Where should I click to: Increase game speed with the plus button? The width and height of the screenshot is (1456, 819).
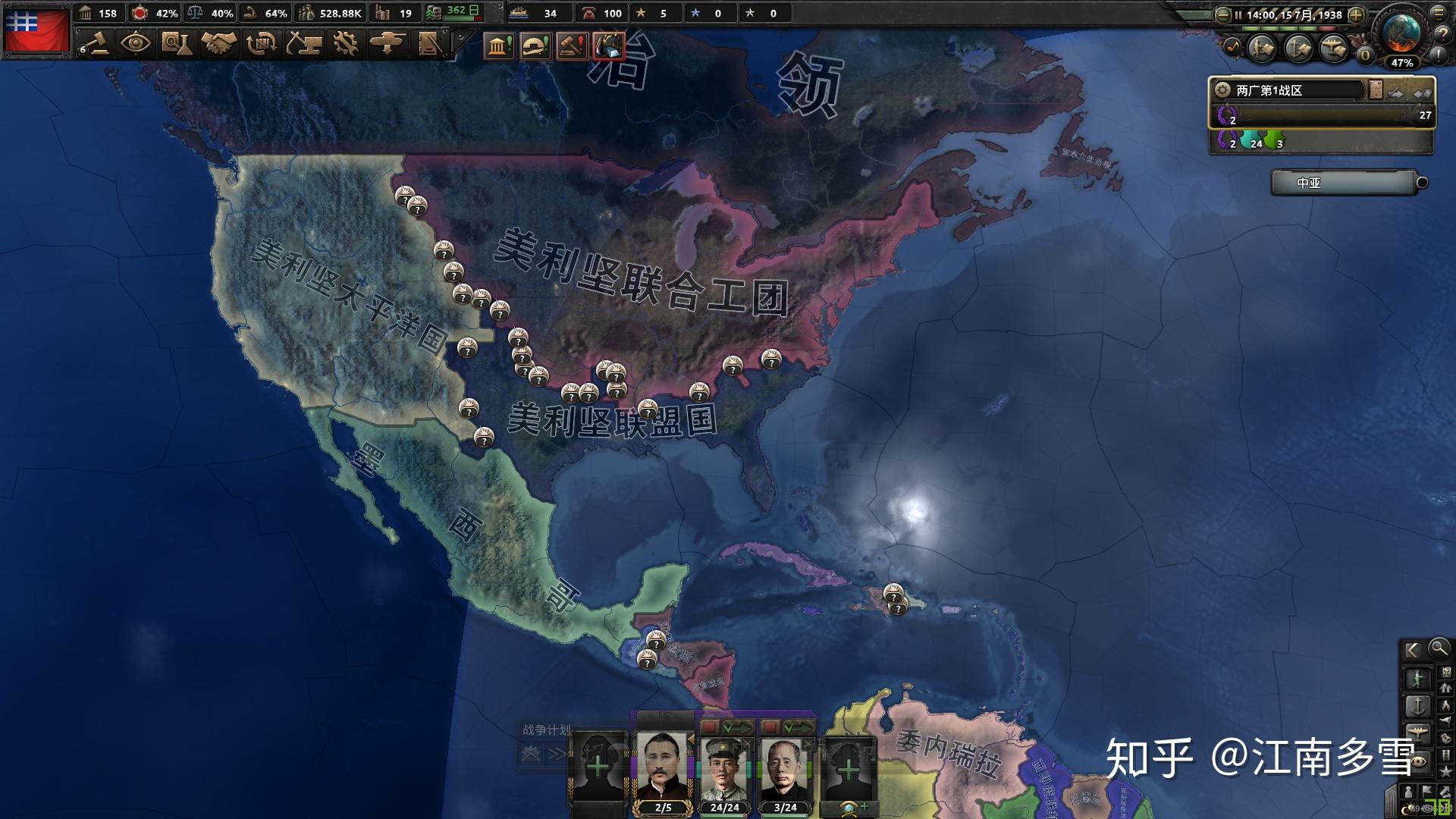pos(1357,14)
